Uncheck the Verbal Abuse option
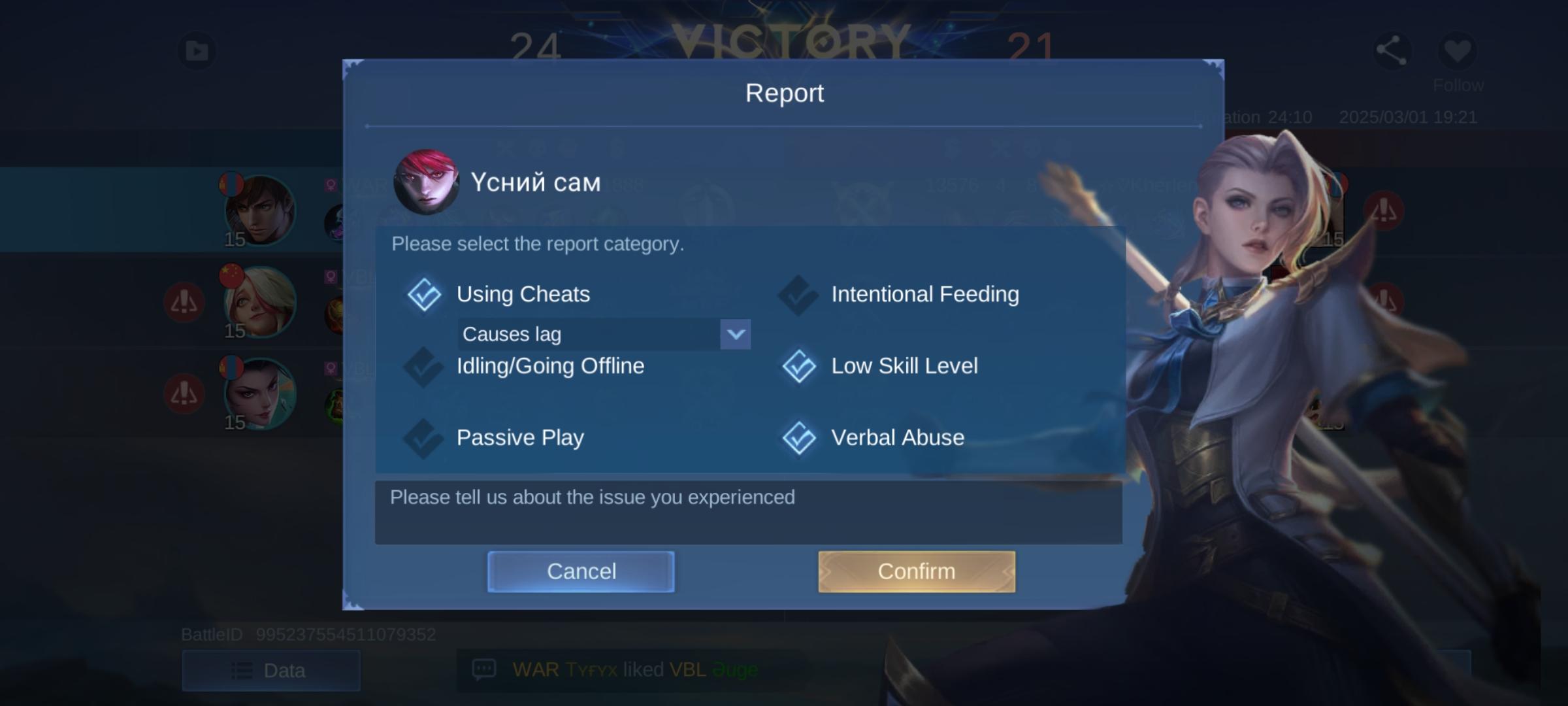The image size is (1568, 706). tap(798, 439)
